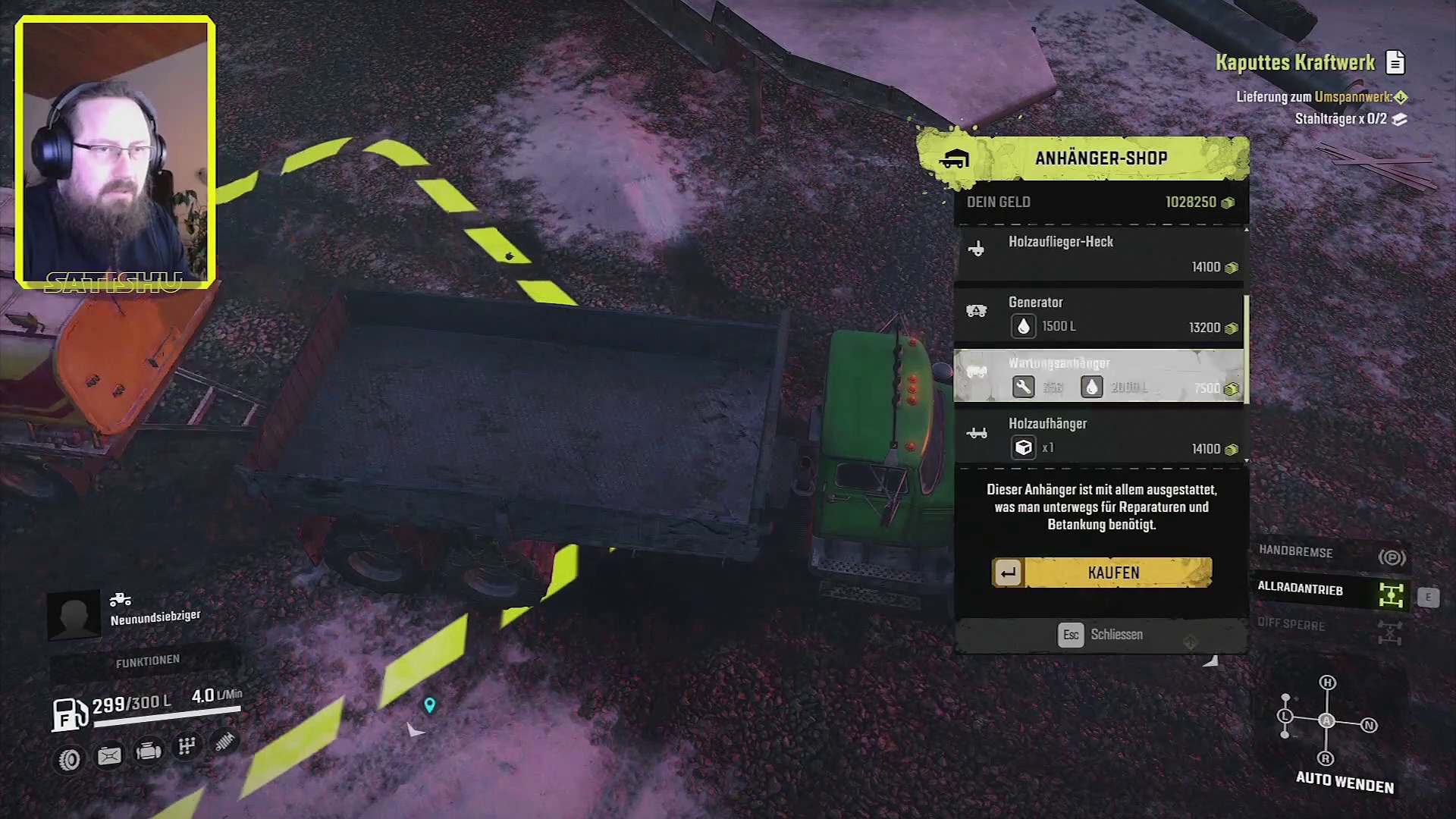Click the tire wheel icon in toolbar

(70, 759)
